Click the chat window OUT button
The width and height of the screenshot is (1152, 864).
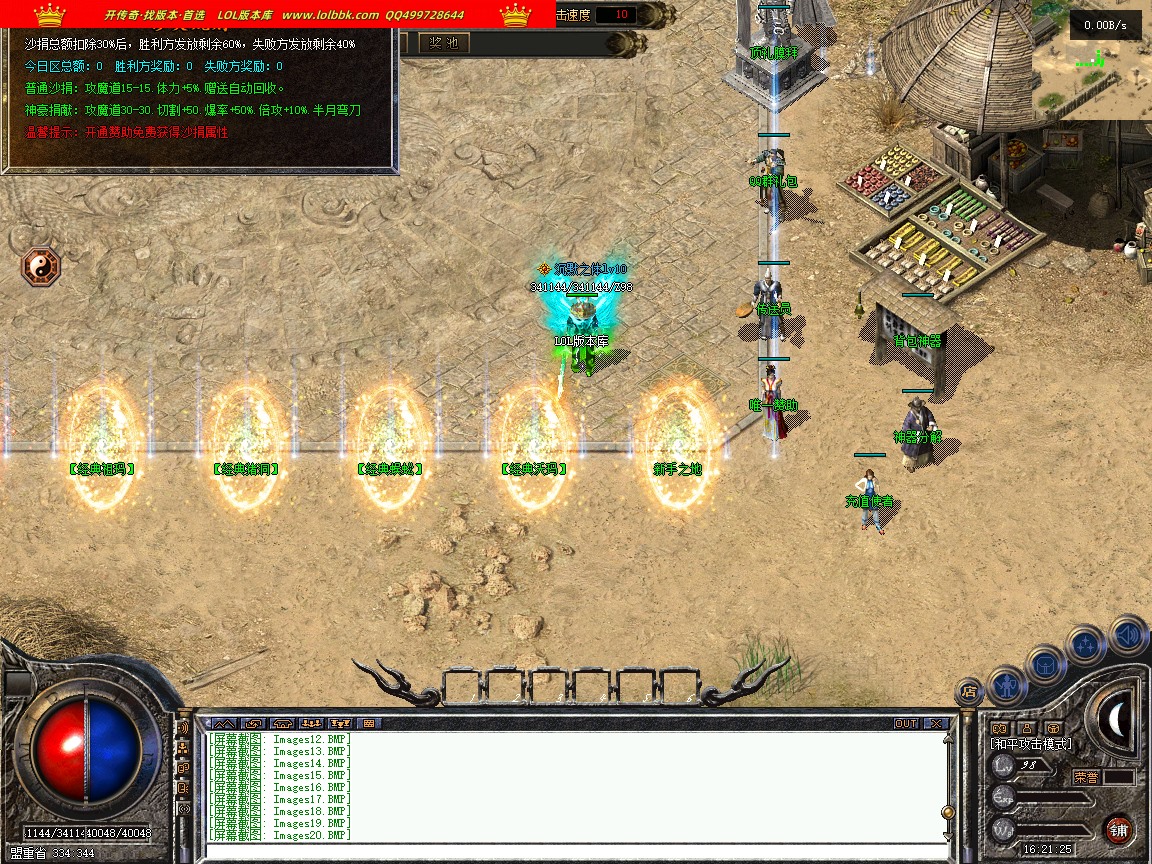pos(906,723)
